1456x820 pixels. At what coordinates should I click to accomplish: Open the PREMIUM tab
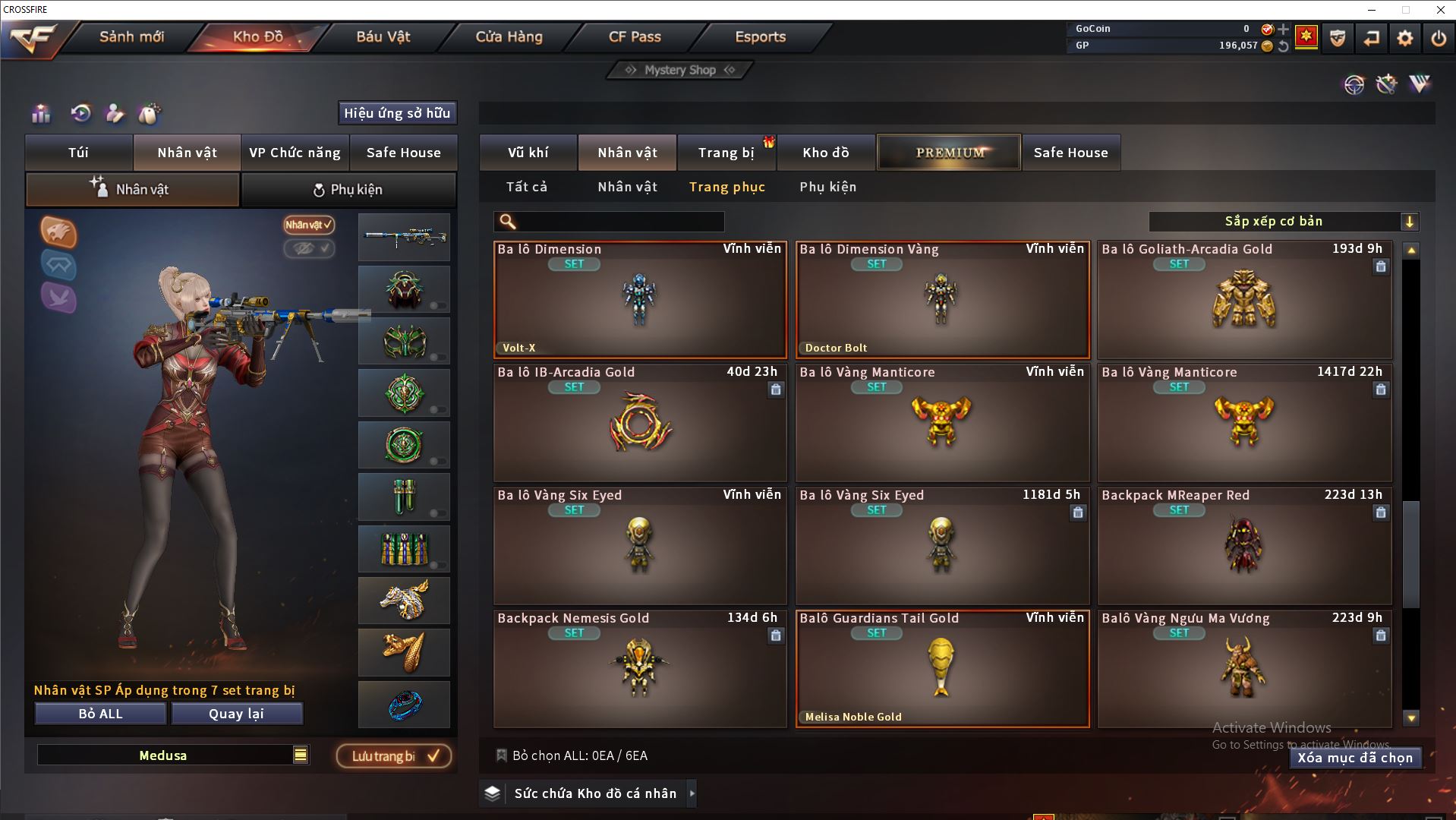pos(949,153)
